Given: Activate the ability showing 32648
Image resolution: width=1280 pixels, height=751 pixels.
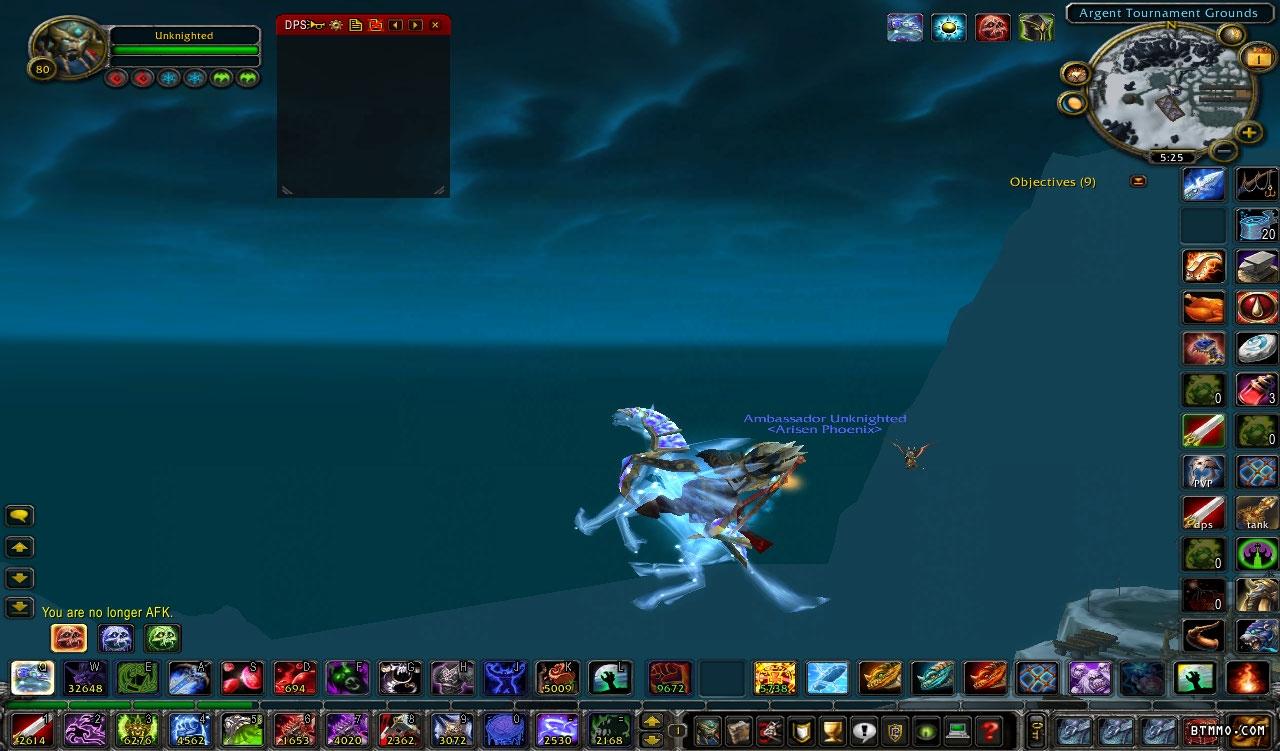Looking at the screenshot, I should (x=85, y=678).
